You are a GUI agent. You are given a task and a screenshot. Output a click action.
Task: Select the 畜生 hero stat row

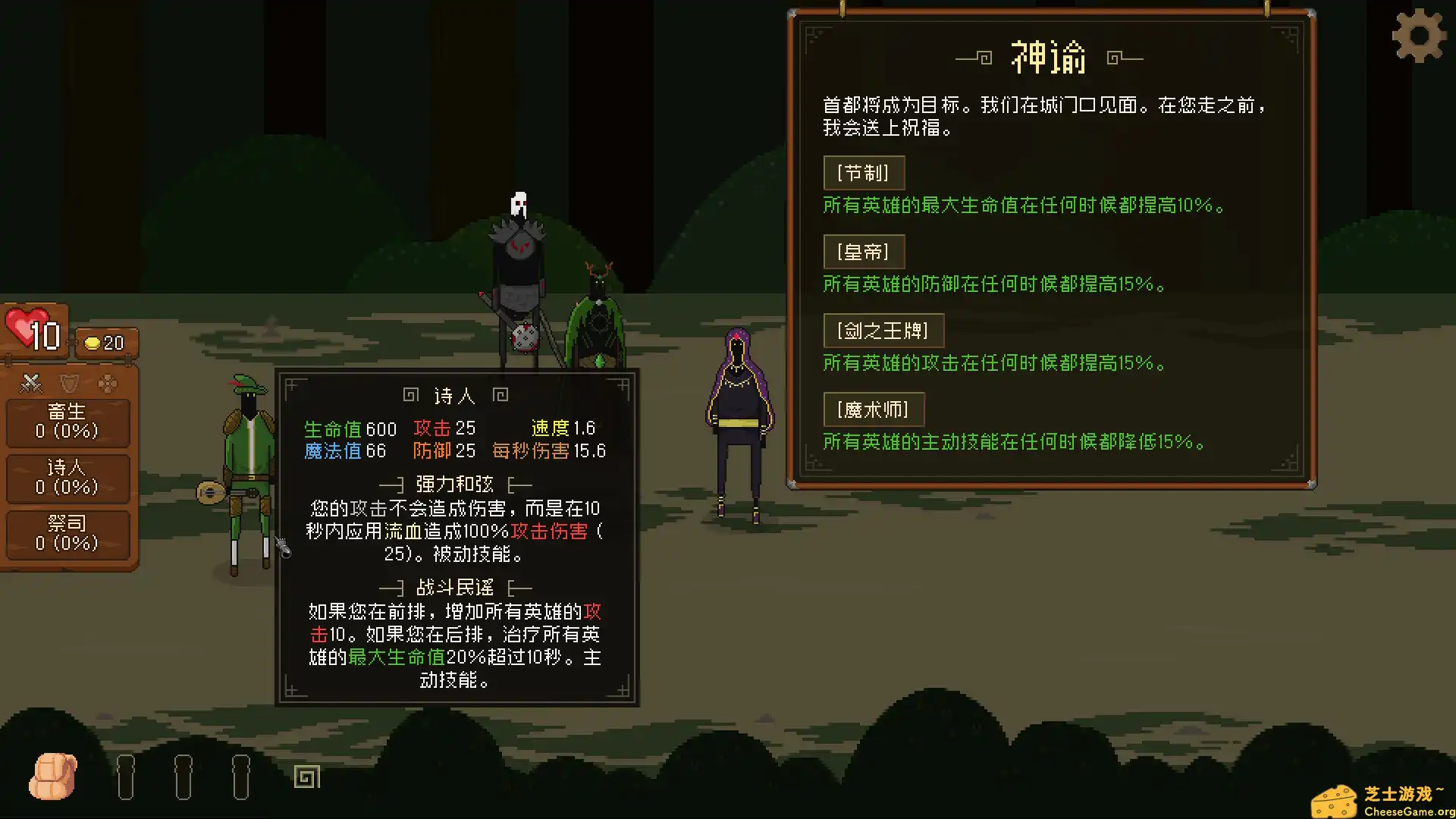coord(67,422)
